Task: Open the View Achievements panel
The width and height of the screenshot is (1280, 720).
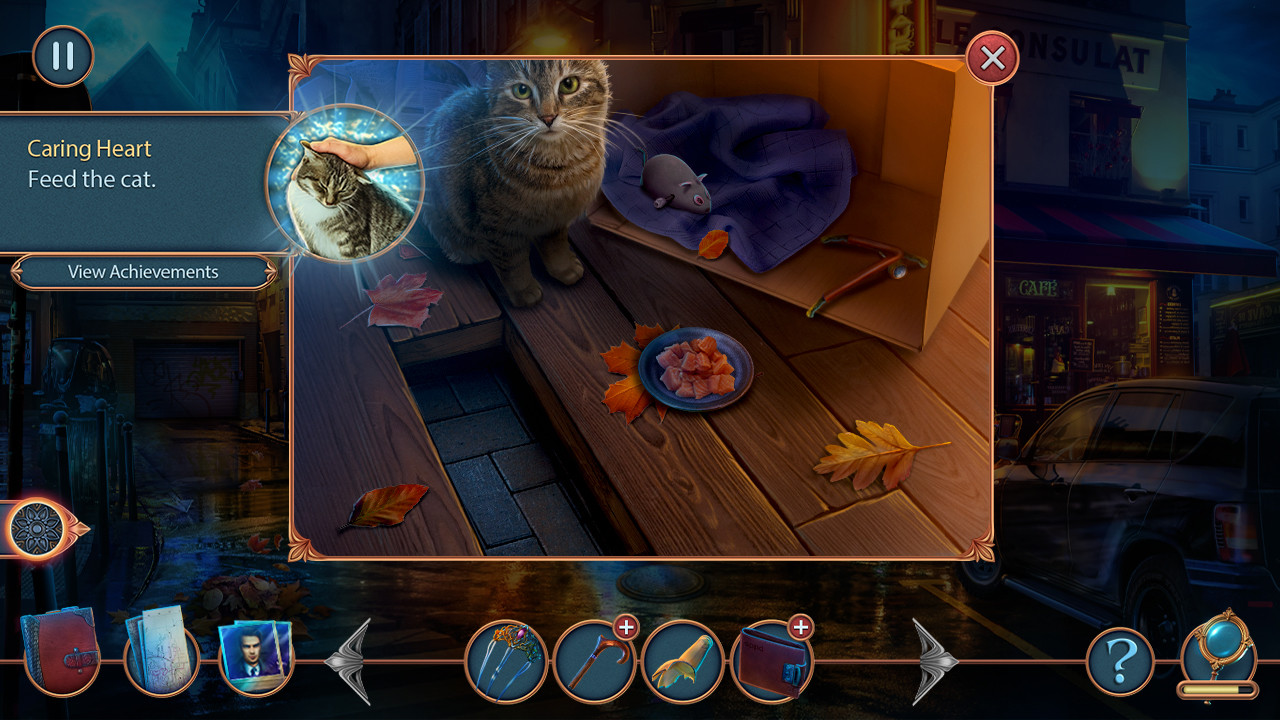Action: (143, 271)
